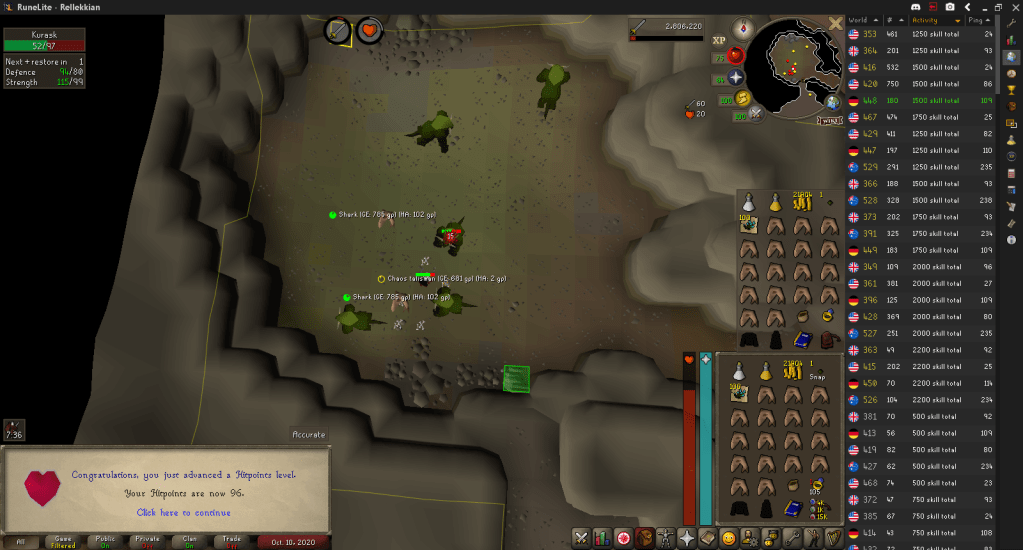The image size is (1023, 550).
Task: Open the Worn Equipment tab
Action: pyautogui.click(x=667, y=538)
